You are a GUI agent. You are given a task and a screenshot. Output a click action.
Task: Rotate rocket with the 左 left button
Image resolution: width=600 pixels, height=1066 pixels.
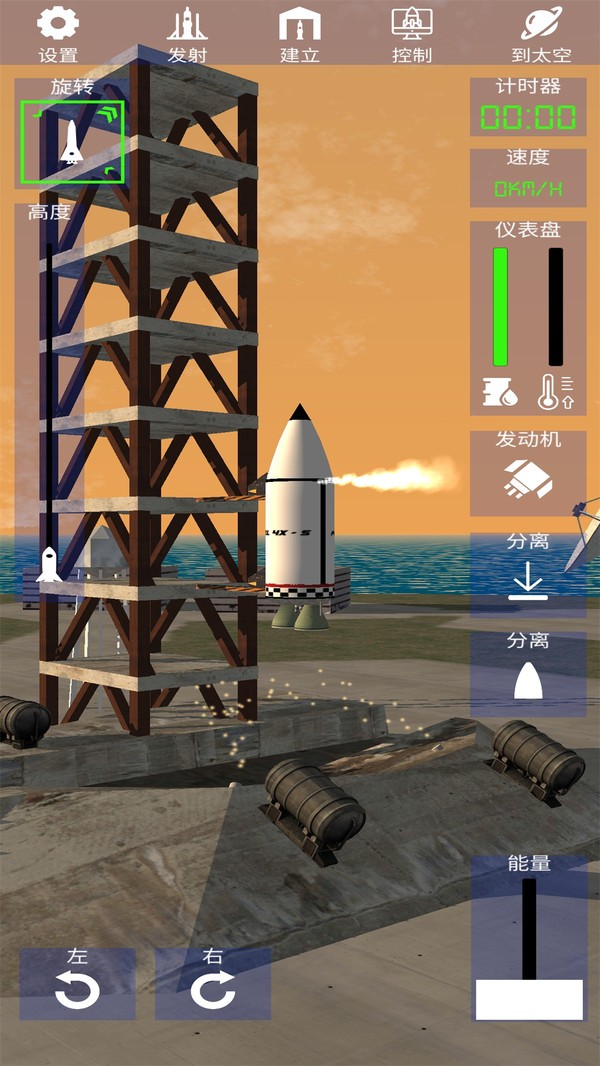point(77,984)
